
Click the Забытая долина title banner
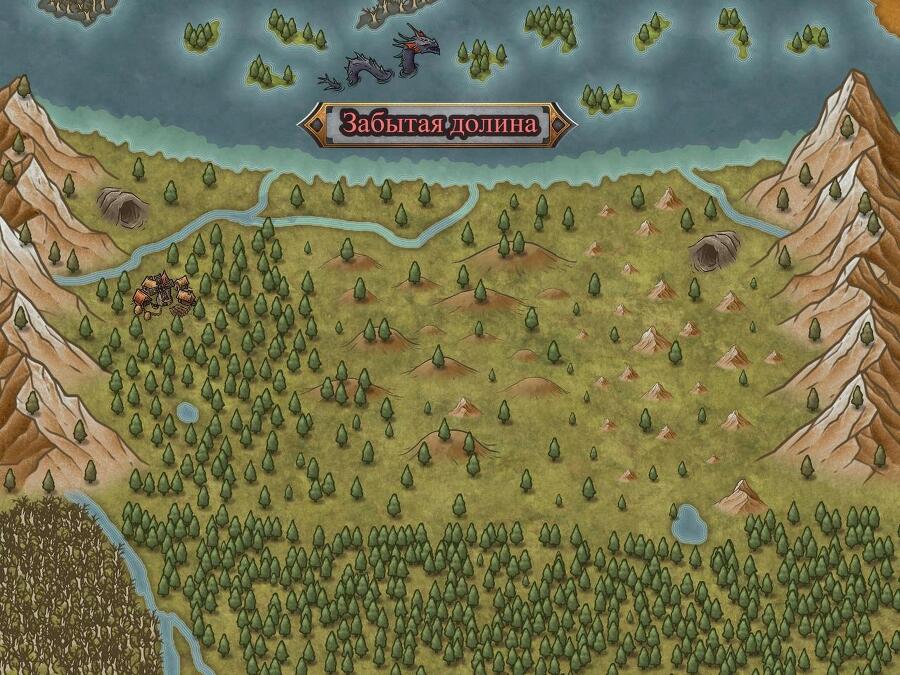tap(438, 124)
